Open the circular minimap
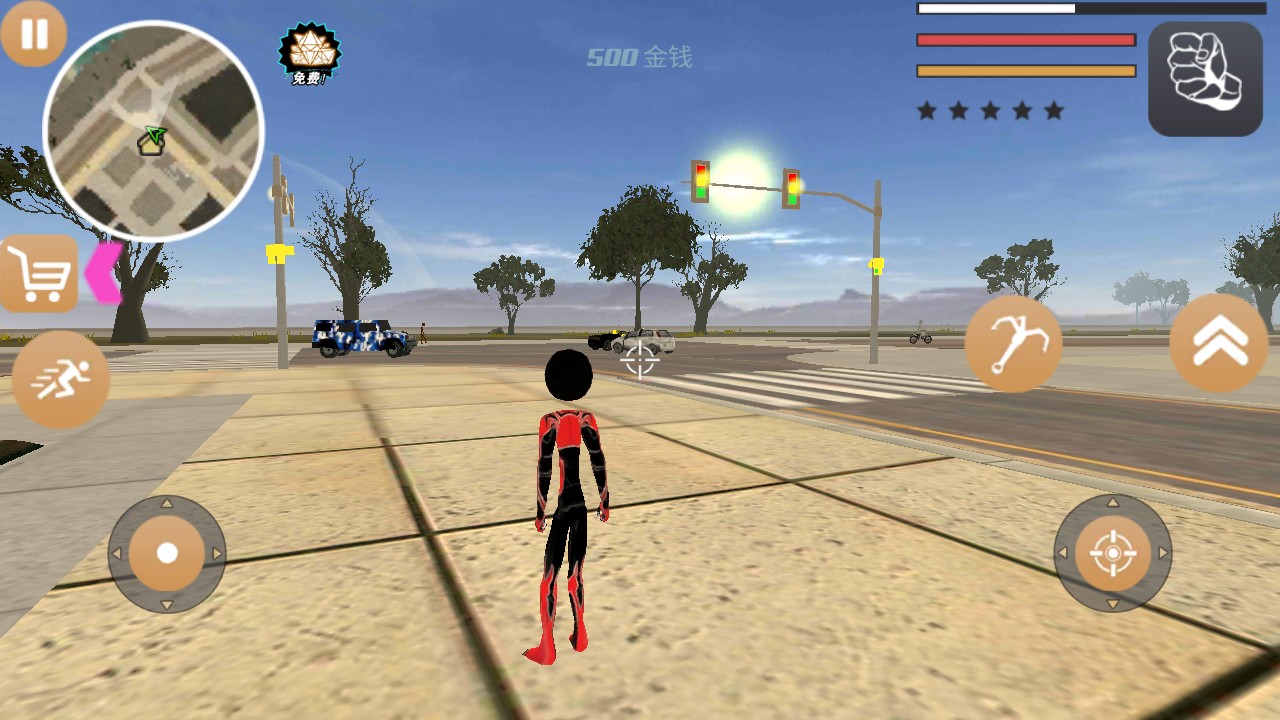Screen dimensions: 1280x720 coord(153,131)
